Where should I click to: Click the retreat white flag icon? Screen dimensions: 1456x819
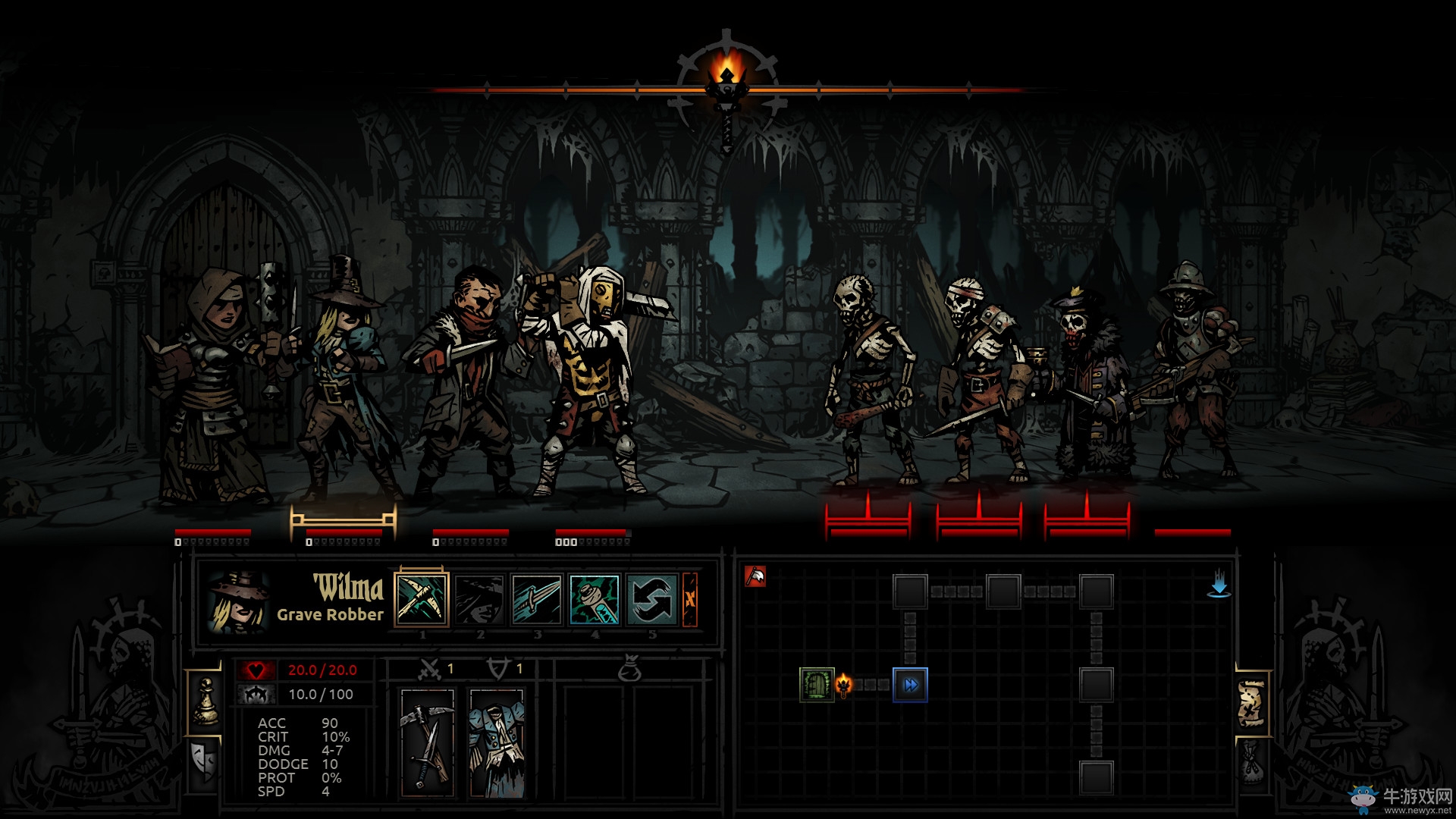tap(755, 577)
